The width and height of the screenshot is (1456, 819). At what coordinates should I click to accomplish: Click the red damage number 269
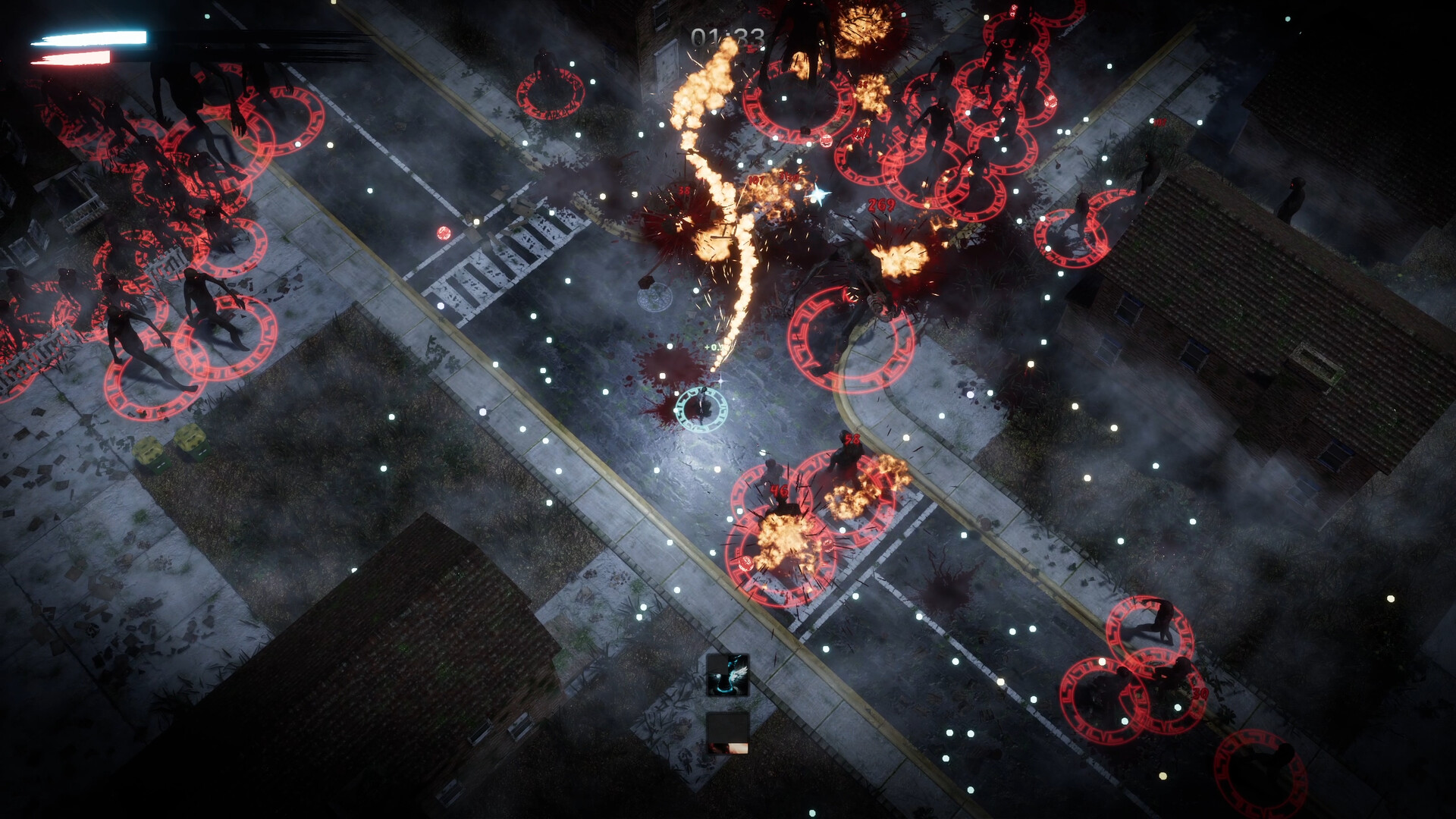[x=883, y=206]
